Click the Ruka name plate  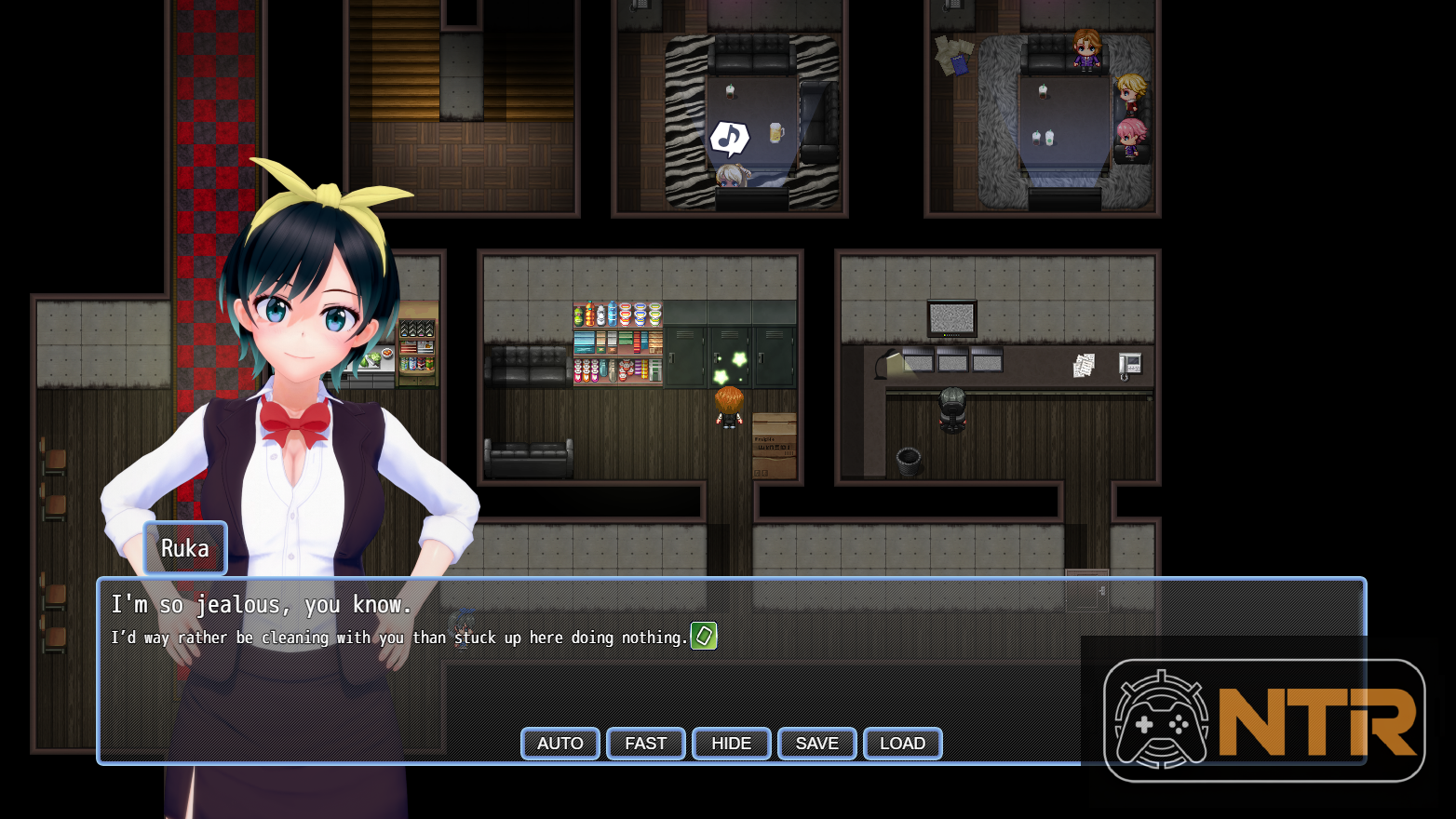tap(184, 548)
